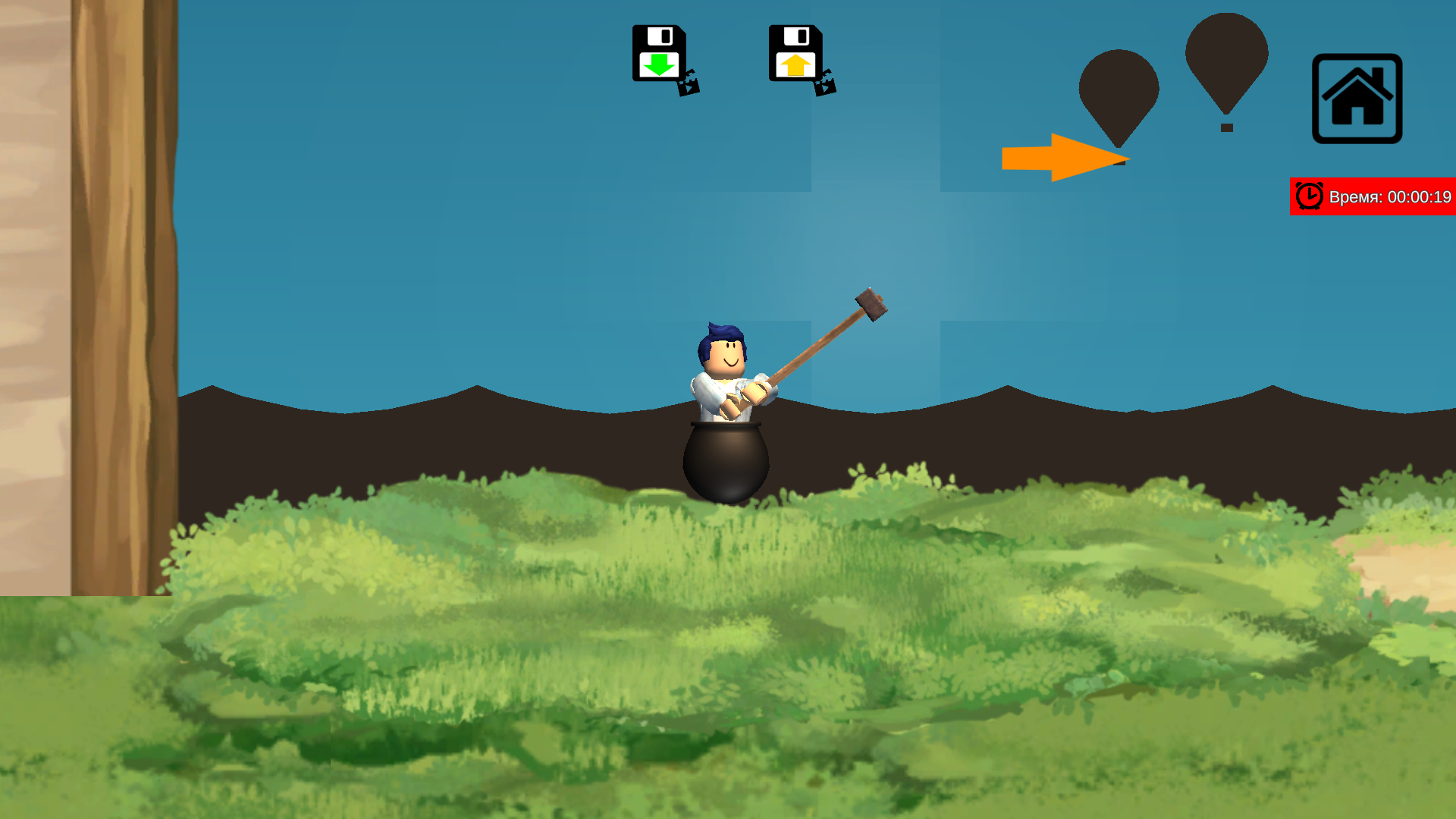
Task: Click the save icon with green down arrow
Action: [x=659, y=52]
